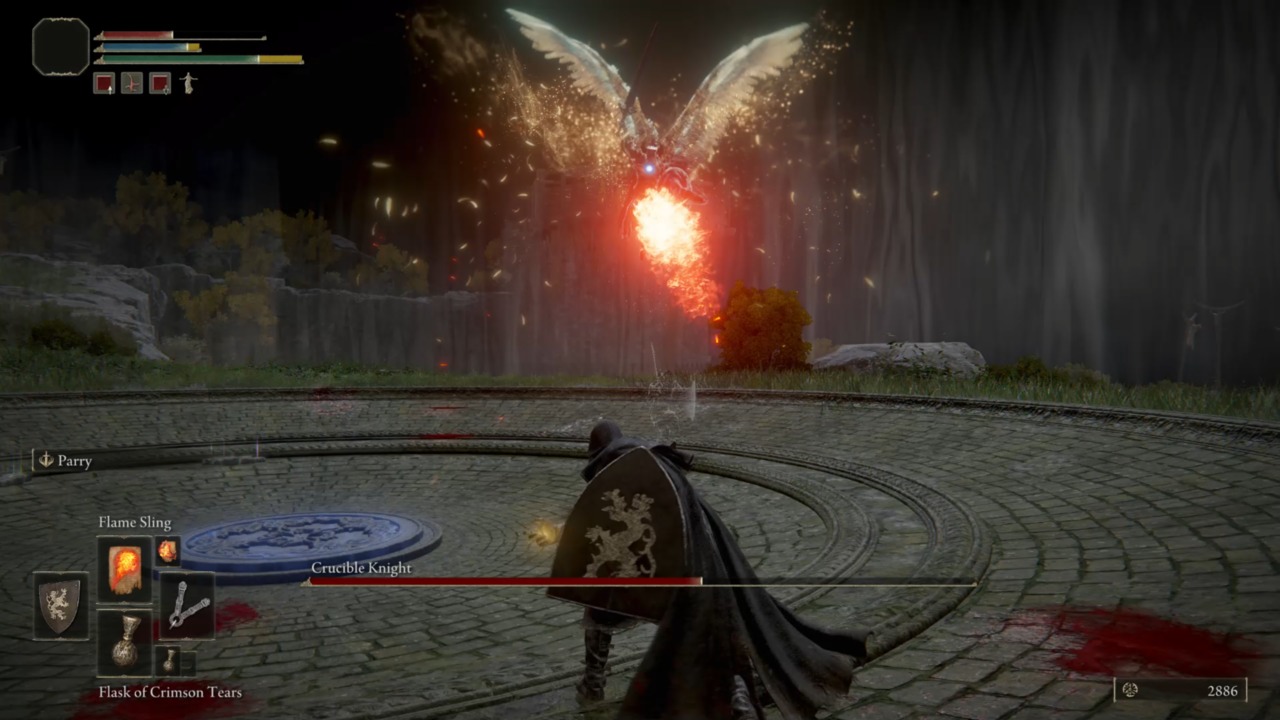Click the Flask of Crimson Tears text label
The image size is (1280, 720).
169,692
